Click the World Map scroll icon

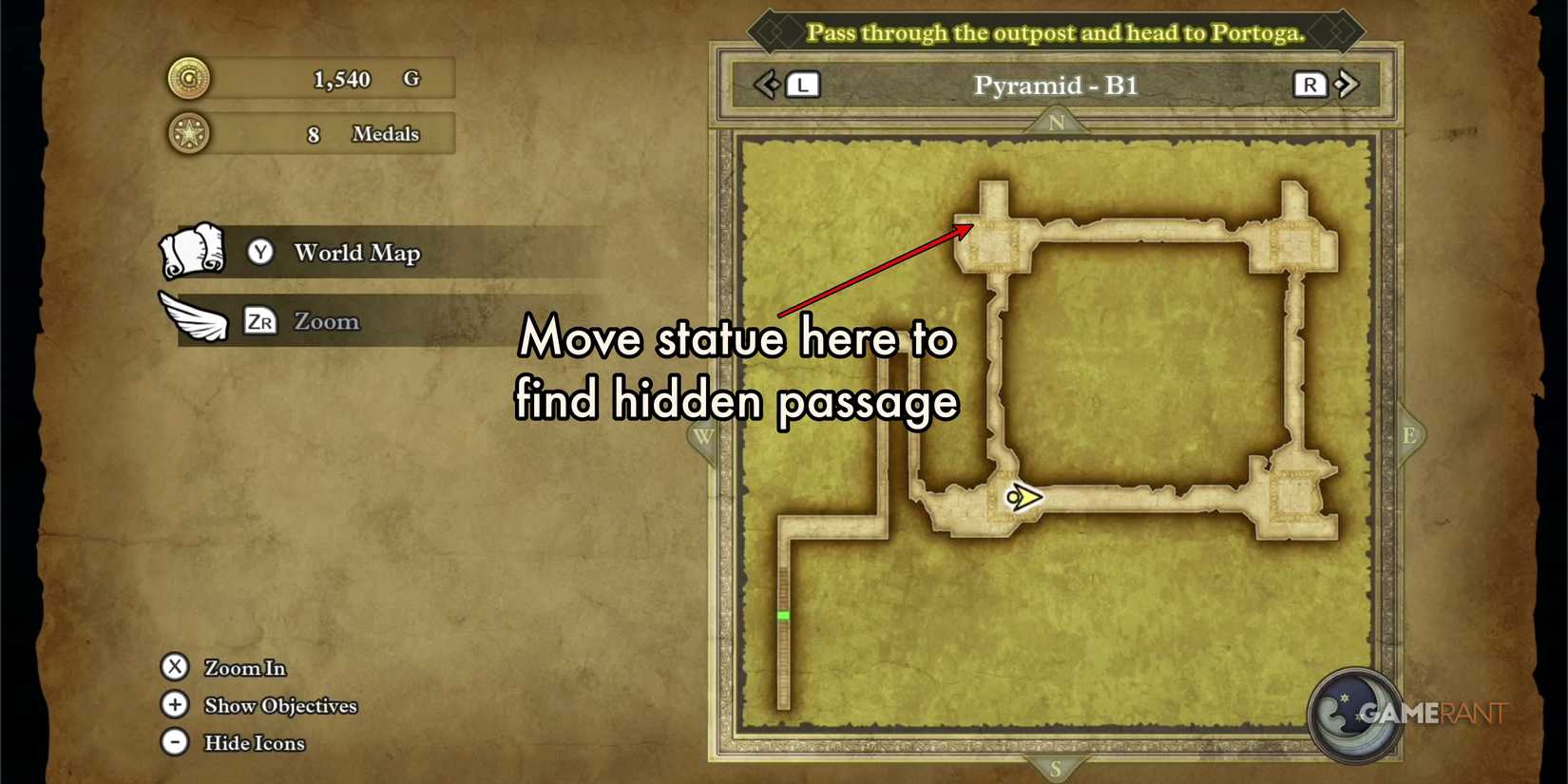pyautogui.click(x=193, y=252)
